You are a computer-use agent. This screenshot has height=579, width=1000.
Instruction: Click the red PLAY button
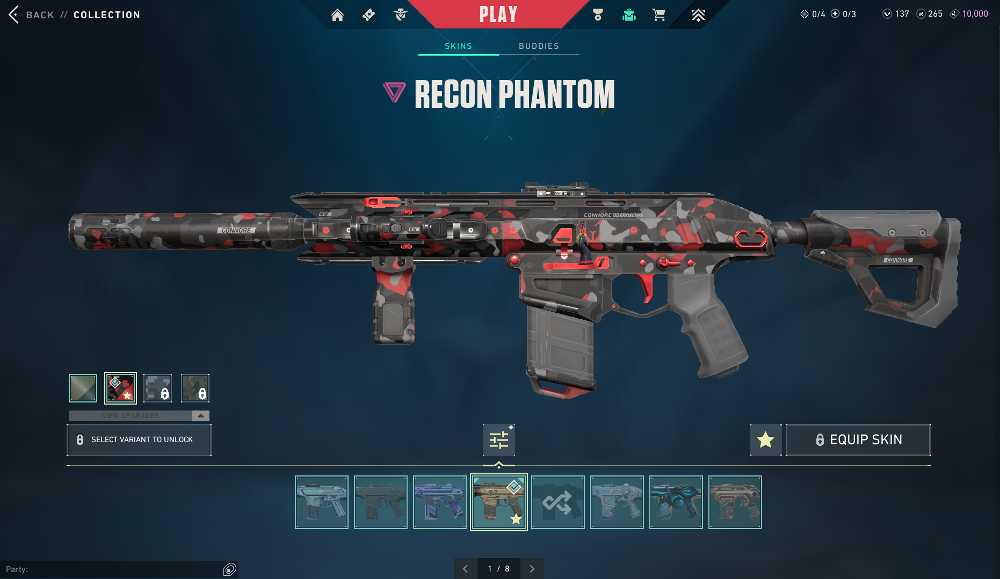coord(498,14)
